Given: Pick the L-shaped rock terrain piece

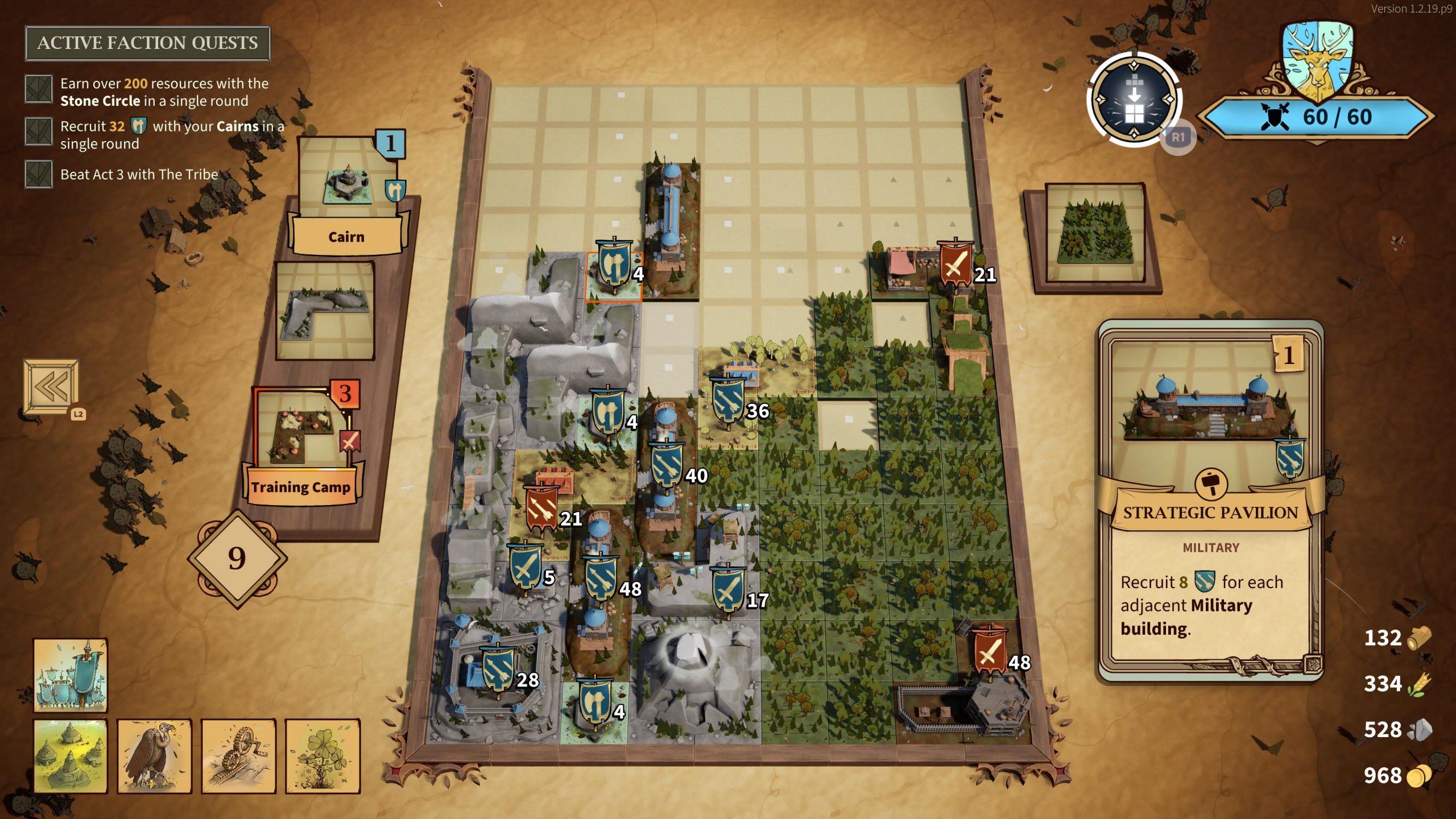Looking at the screenshot, I should [x=325, y=310].
